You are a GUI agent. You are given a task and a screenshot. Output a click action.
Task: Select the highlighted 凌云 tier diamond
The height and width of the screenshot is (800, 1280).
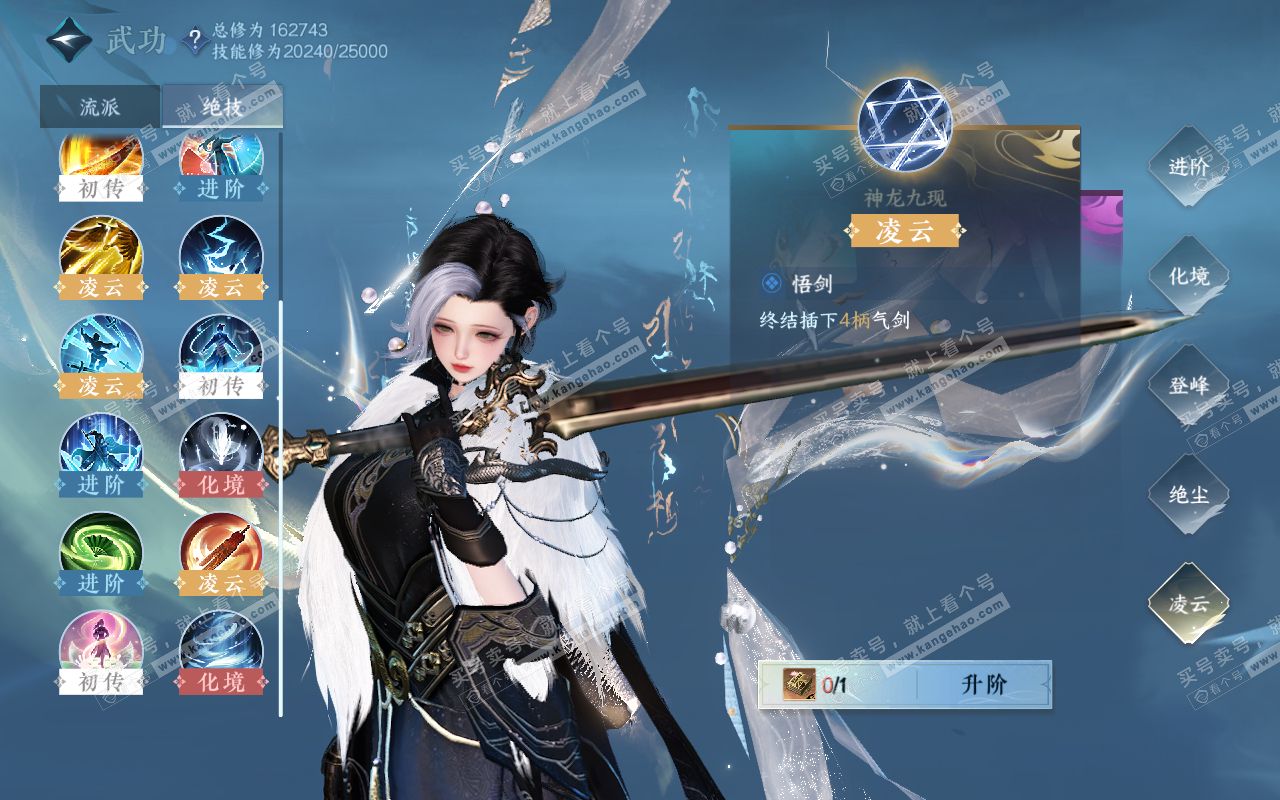[1188, 603]
